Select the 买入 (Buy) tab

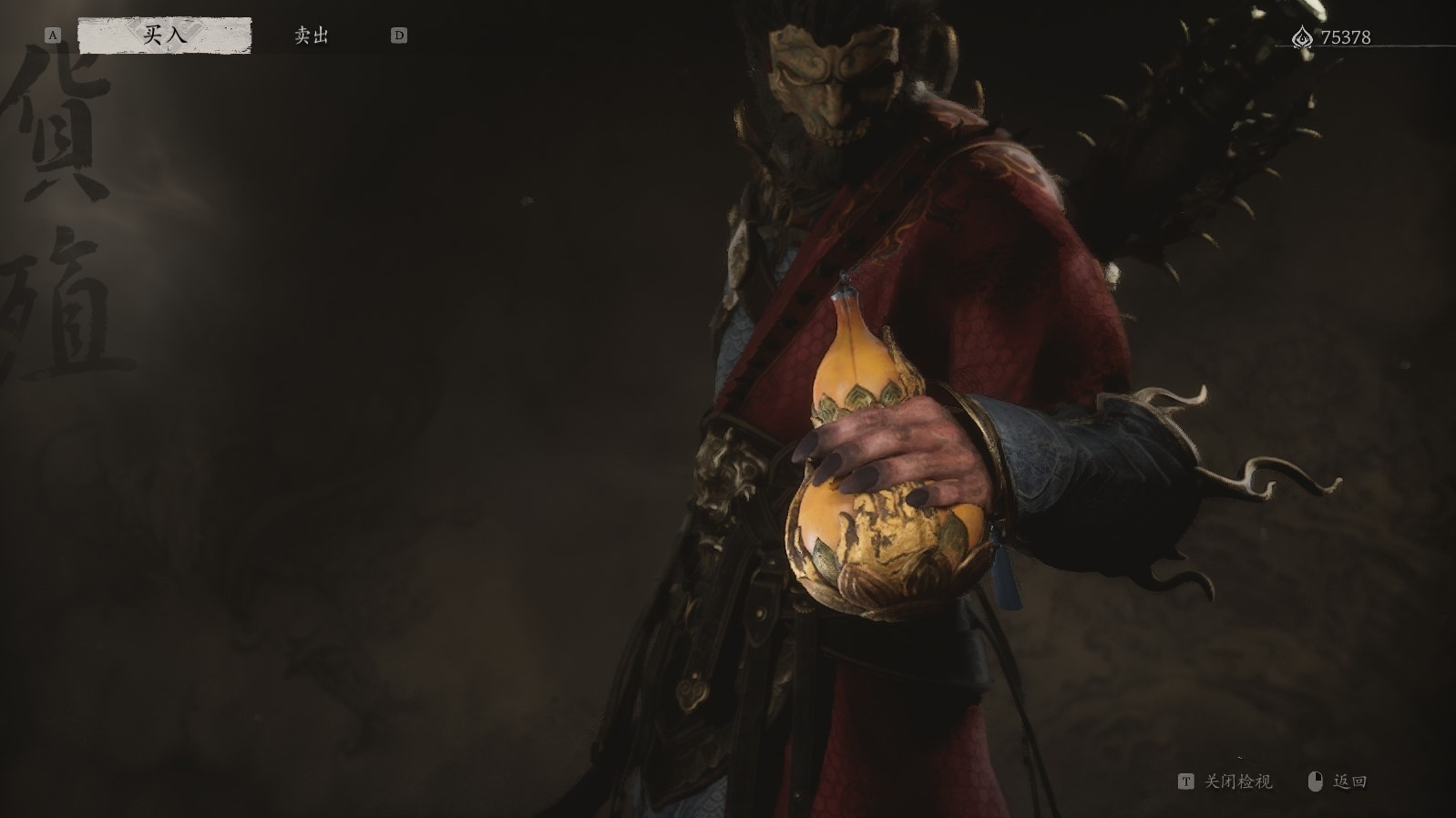click(x=165, y=36)
